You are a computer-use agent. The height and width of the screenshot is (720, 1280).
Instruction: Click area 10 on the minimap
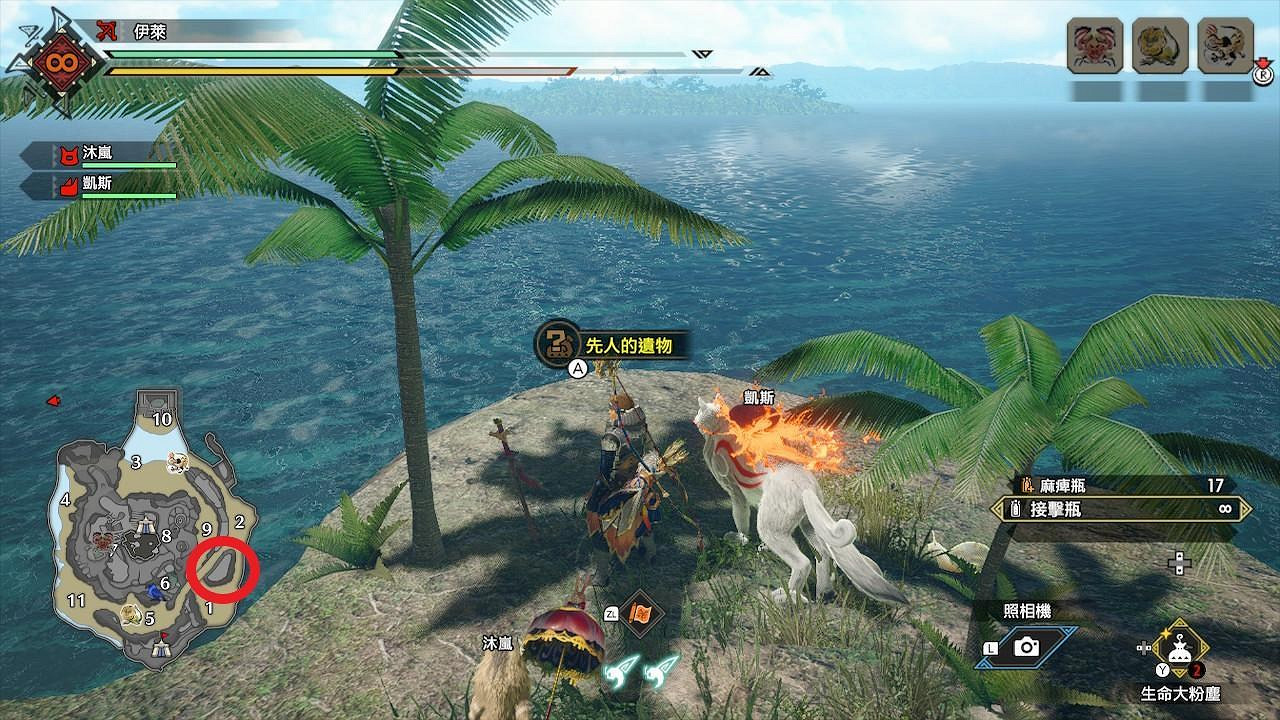(161, 419)
